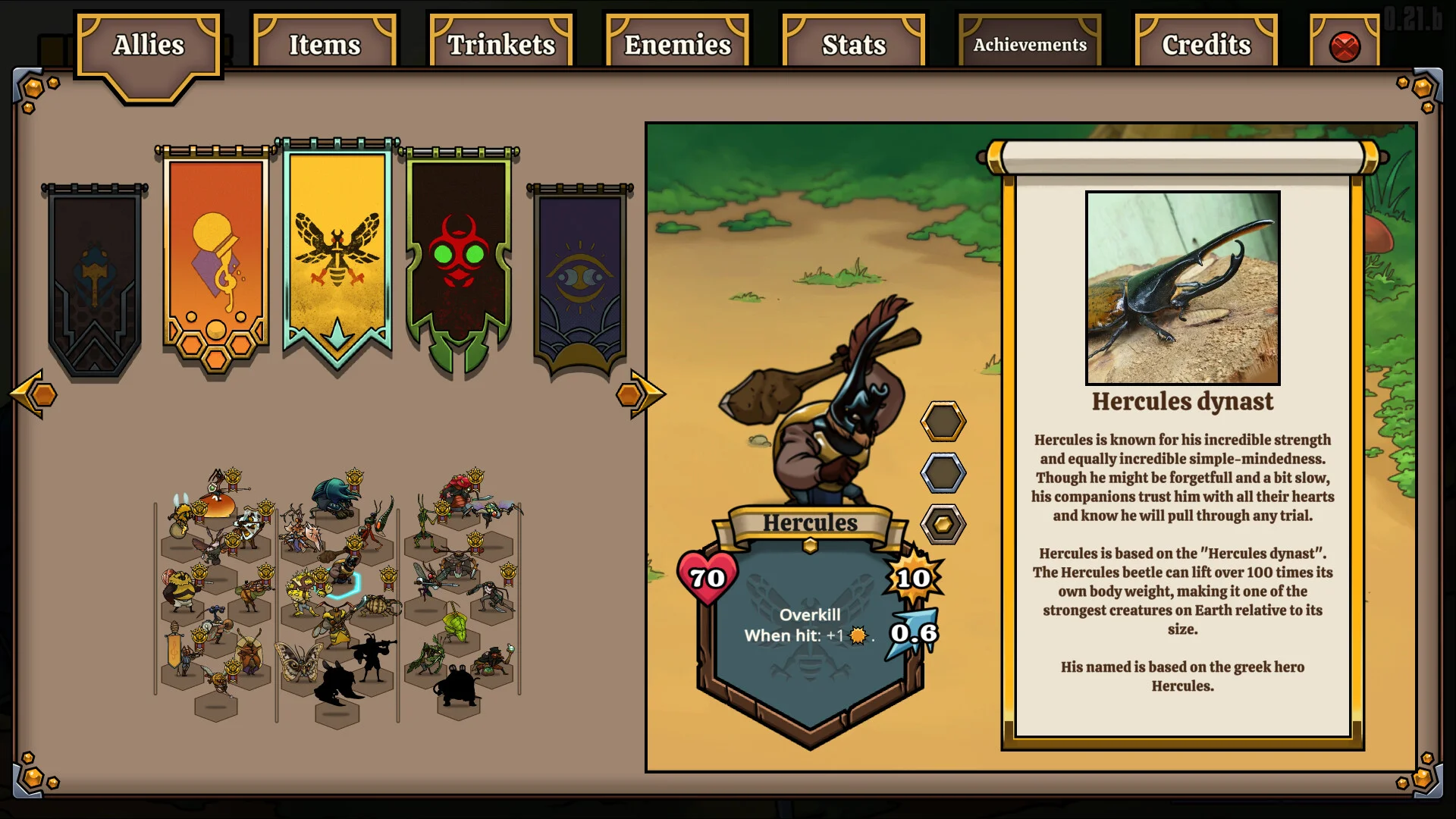Open the Trinkets tab

pyautogui.click(x=501, y=45)
